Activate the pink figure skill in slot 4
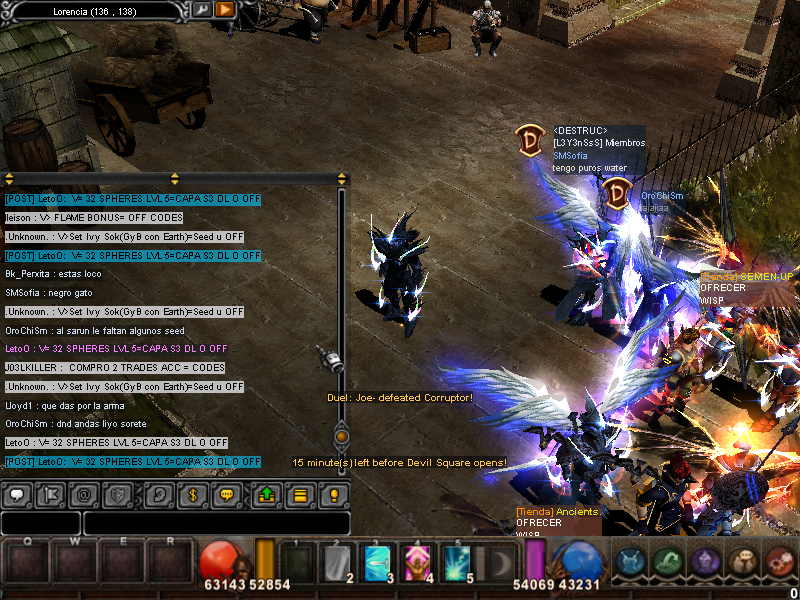800x600 pixels. [417, 563]
